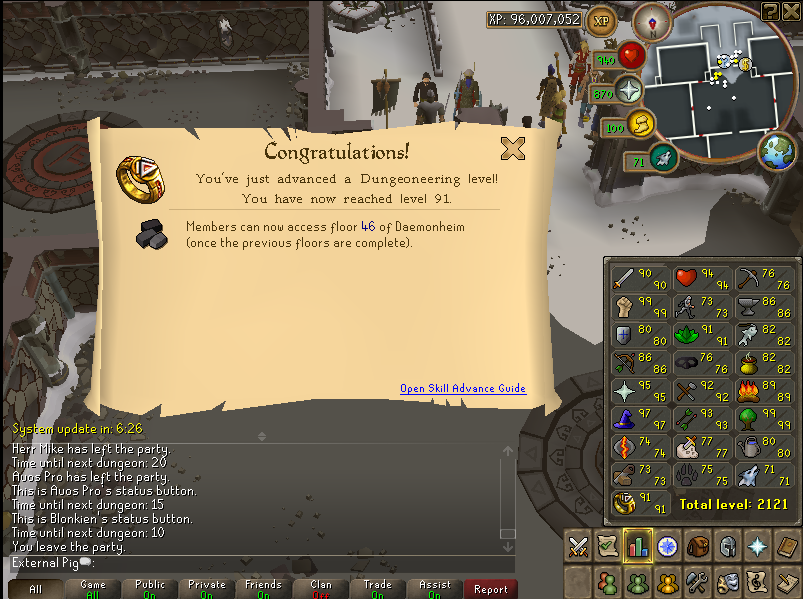Viewport: 803px width, 599px height.
Task: Toggle the Clan chat filter
Action: coord(320,589)
